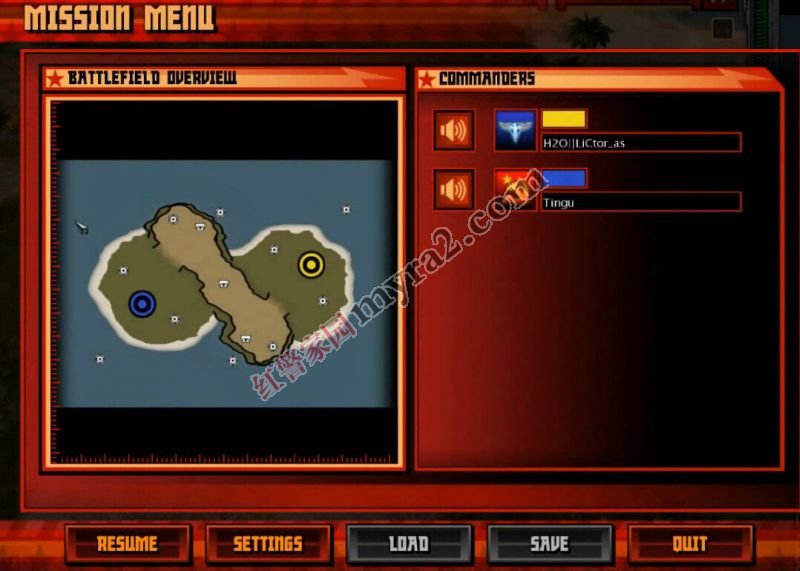This screenshot has height=571, width=800.
Task: Select the blue start marker on map
Action: (x=142, y=303)
